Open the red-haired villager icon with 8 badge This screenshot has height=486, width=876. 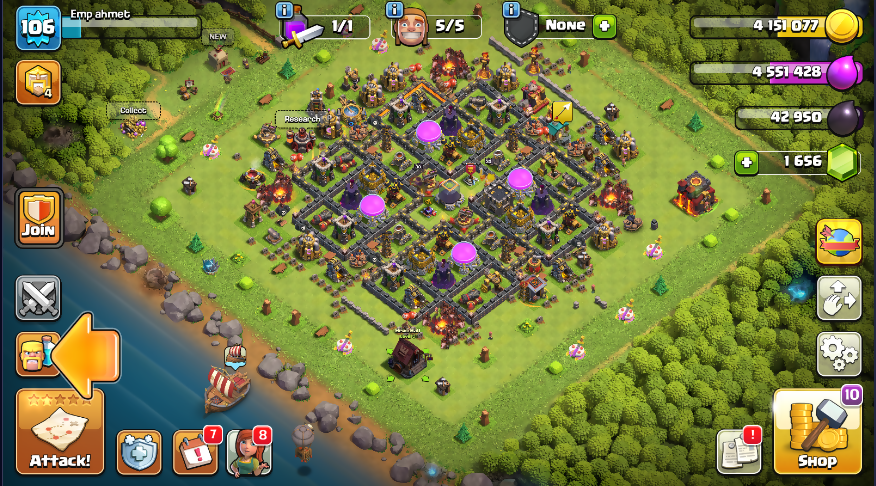pyautogui.click(x=248, y=453)
